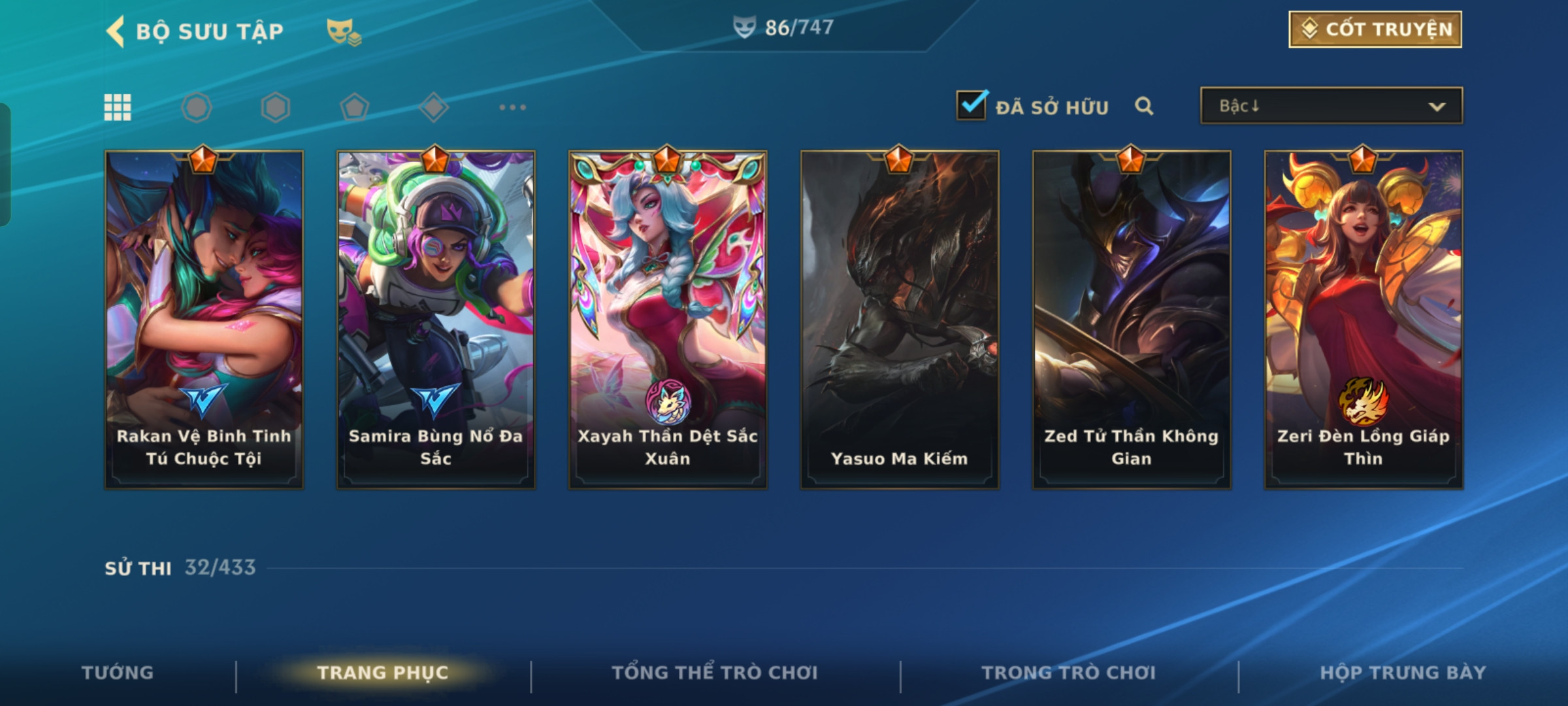This screenshot has height=706, width=1568.
Task: Expand the Bậc sort dropdown
Action: 1331,106
